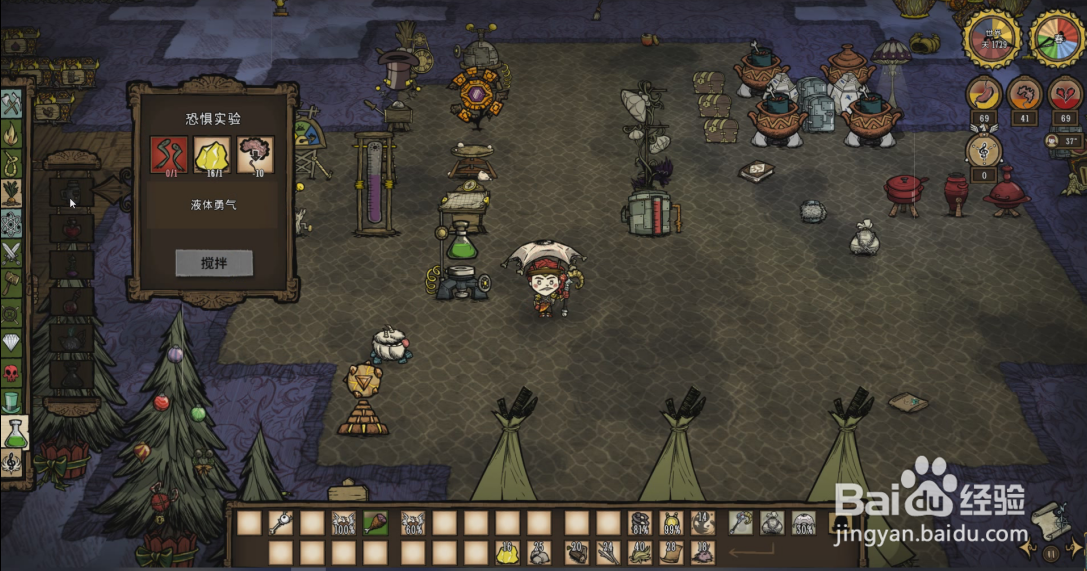Viewport: 1087px width, 571px height.
Task: Switch to the fire crafting tab
Action: coord(12,134)
